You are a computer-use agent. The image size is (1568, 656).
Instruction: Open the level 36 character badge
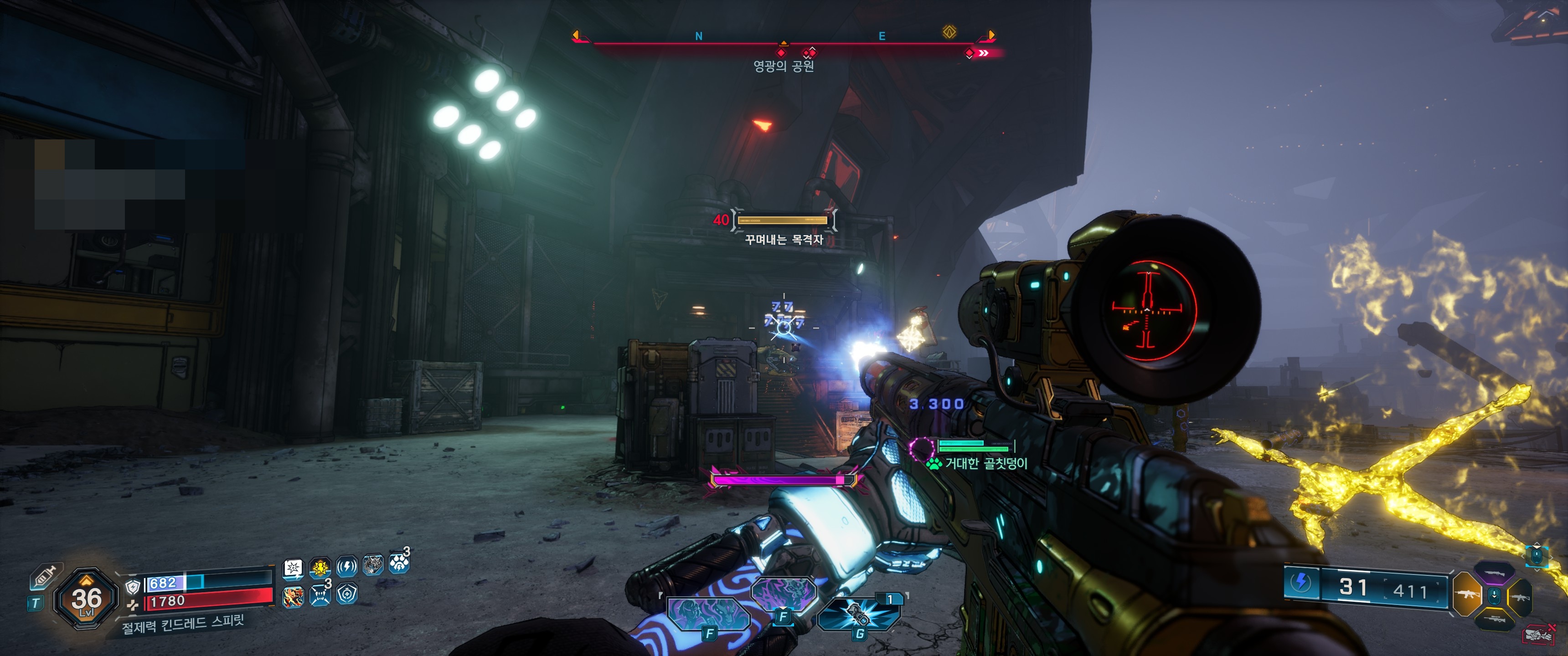pyautogui.click(x=87, y=599)
